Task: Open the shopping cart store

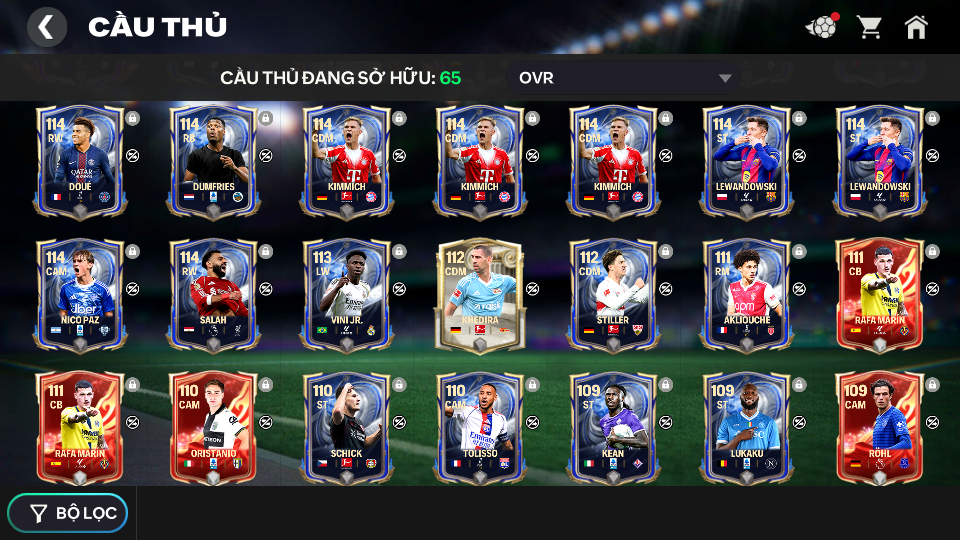Action: [869, 27]
